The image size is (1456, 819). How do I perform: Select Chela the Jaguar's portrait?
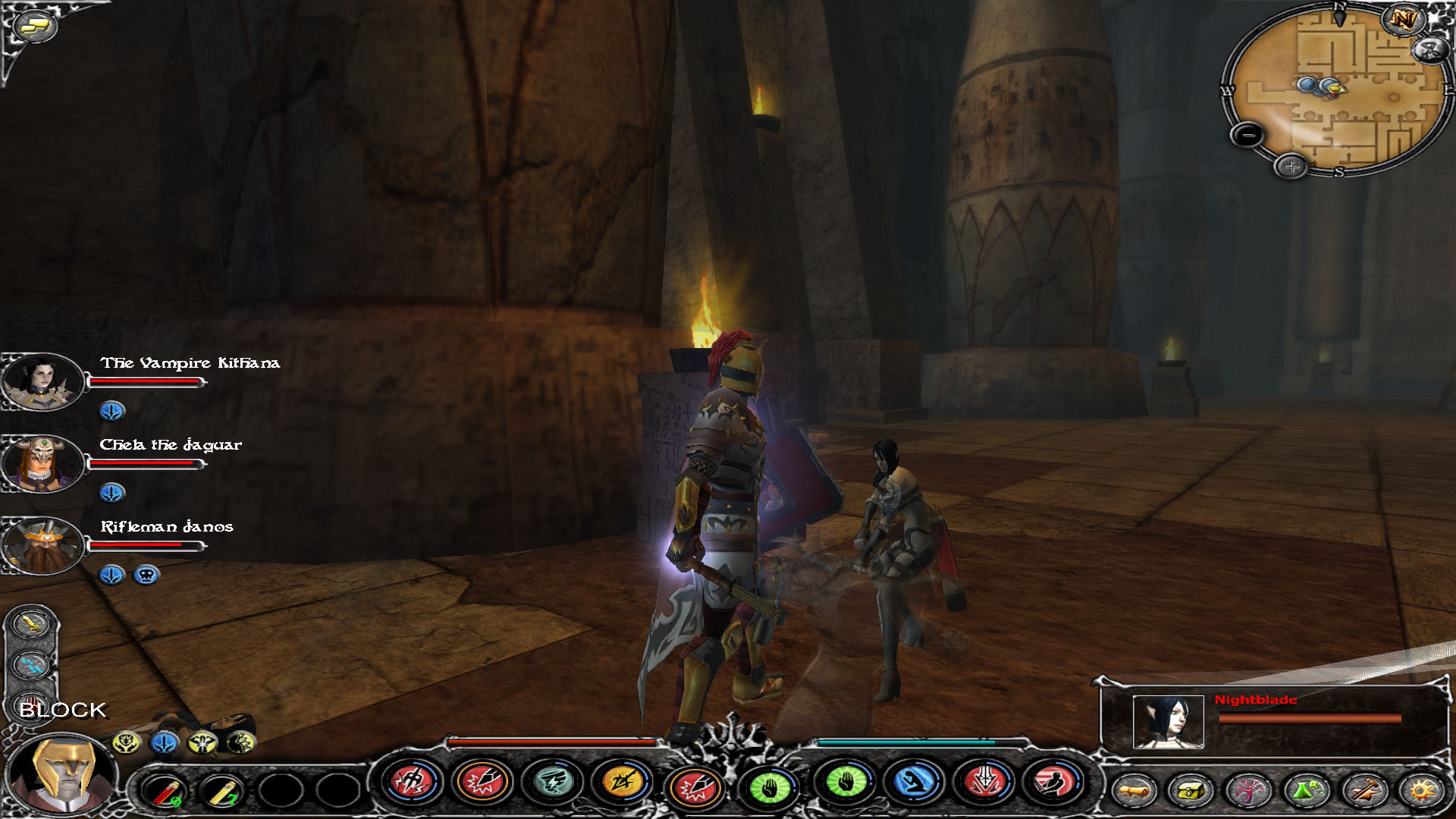42,463
